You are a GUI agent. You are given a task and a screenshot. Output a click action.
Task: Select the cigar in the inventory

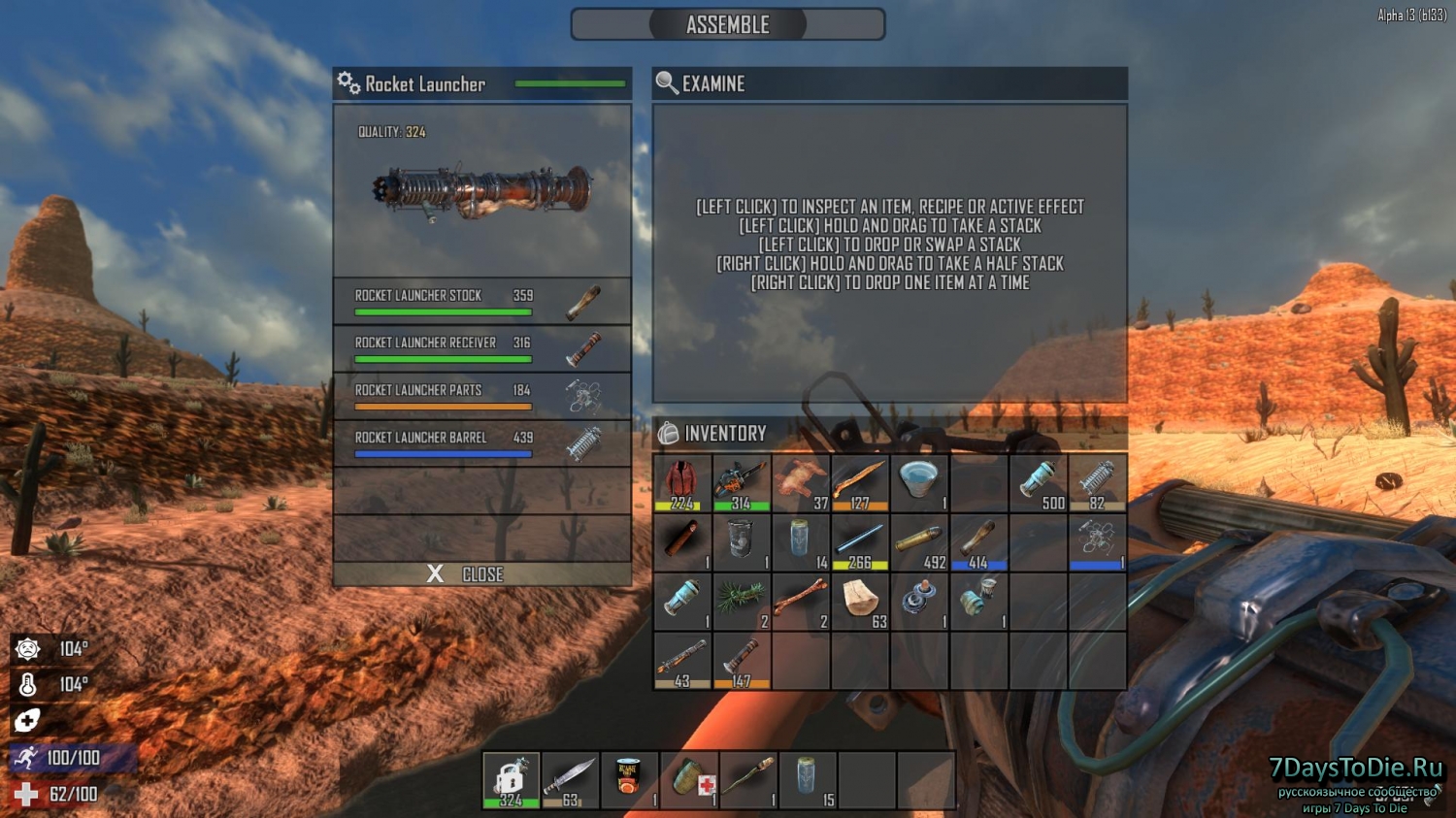682,542
